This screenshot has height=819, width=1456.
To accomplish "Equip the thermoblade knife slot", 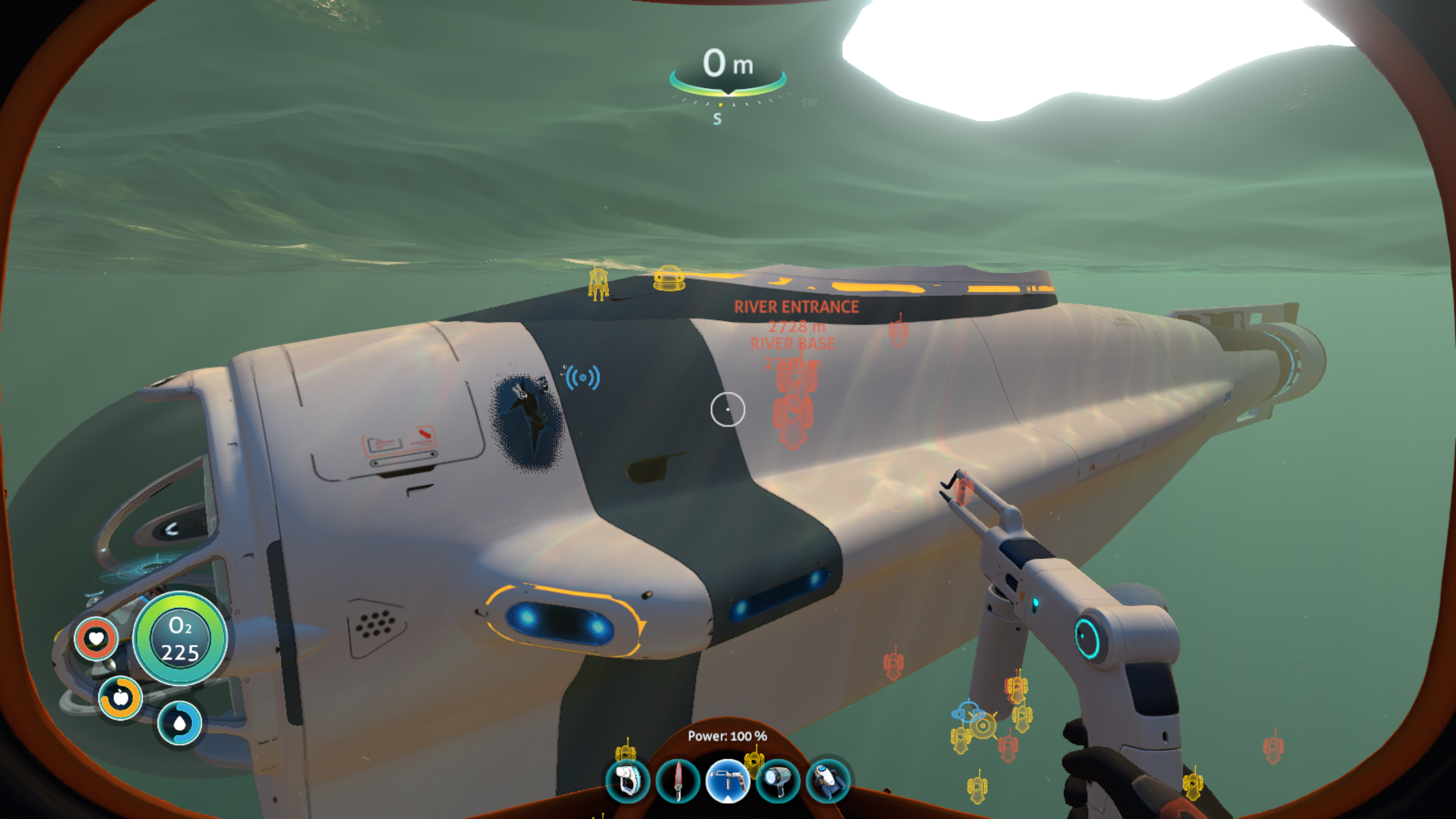I will (677, 781).
